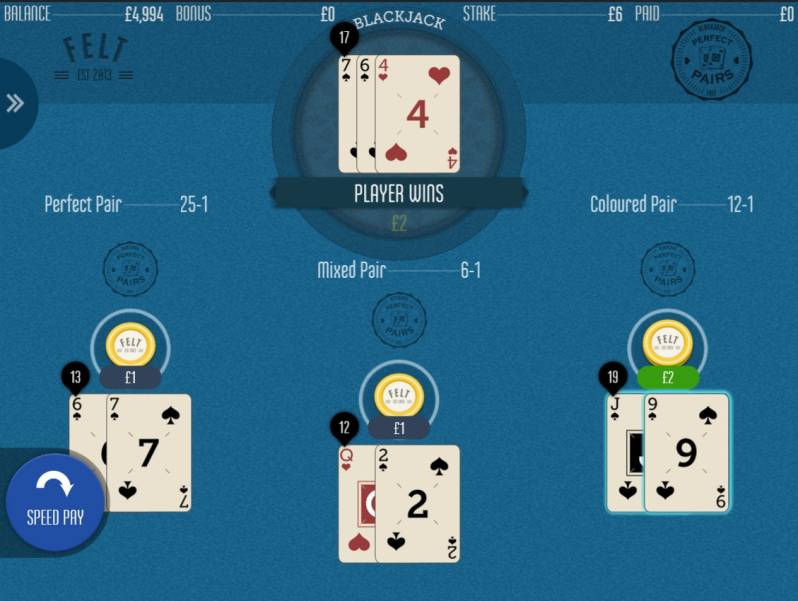Image resolution: width=798 pixels, height=601 pixels.
Task: Click the Speed Pay button
Action: 55,502
